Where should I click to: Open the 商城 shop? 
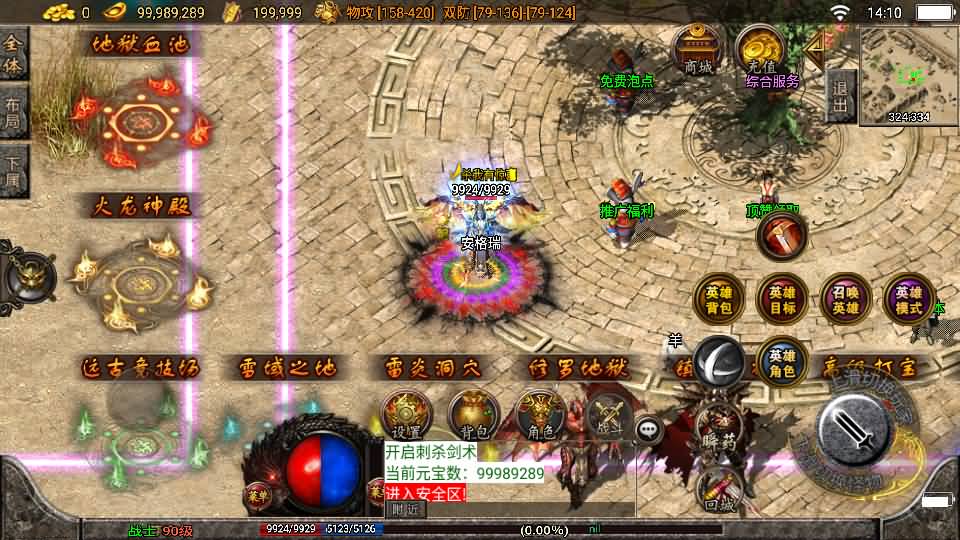[699, 50]
